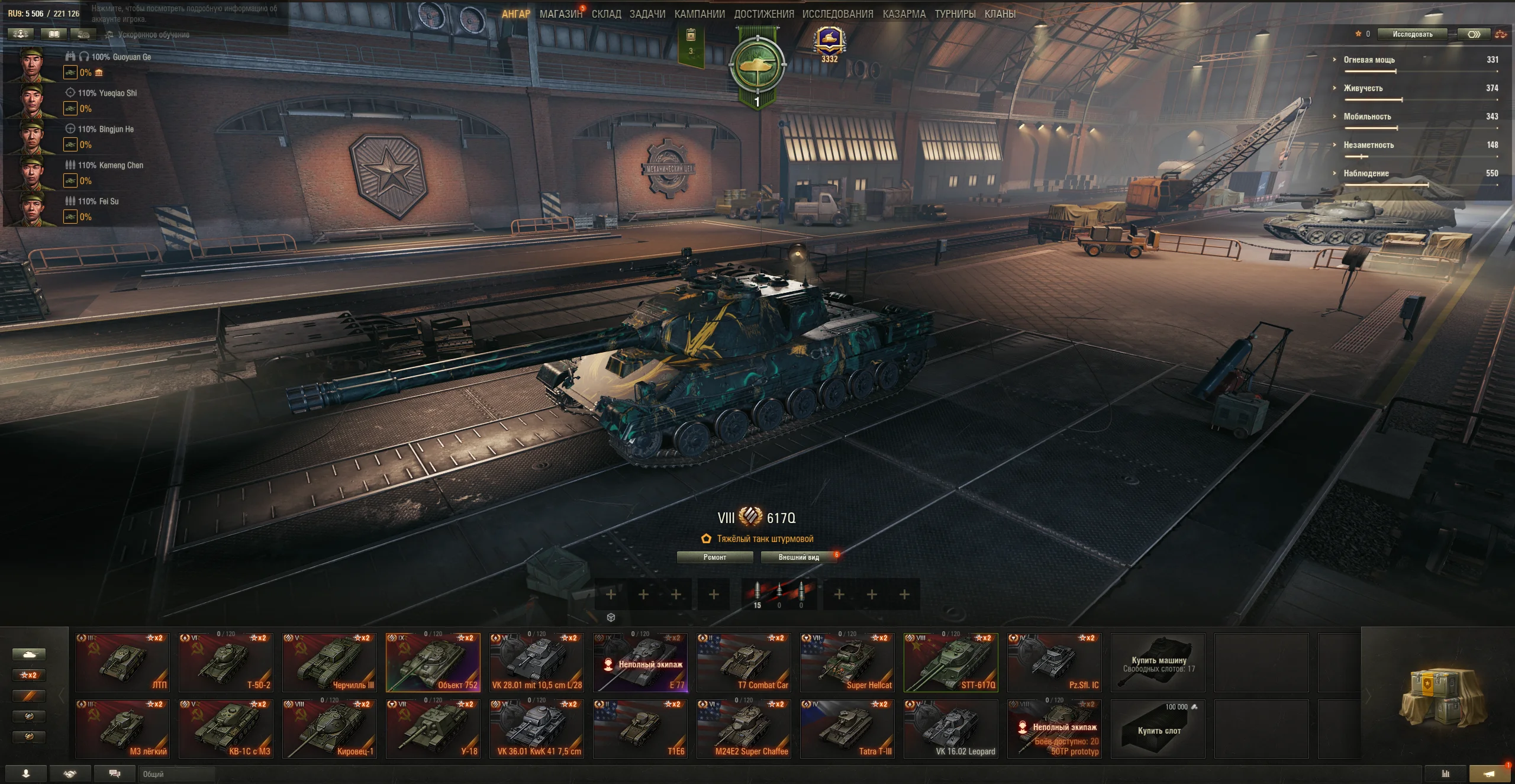This screenshot has height=784, width=1515.
Task: Click the Ремонт button
Action: pos(715,557)
